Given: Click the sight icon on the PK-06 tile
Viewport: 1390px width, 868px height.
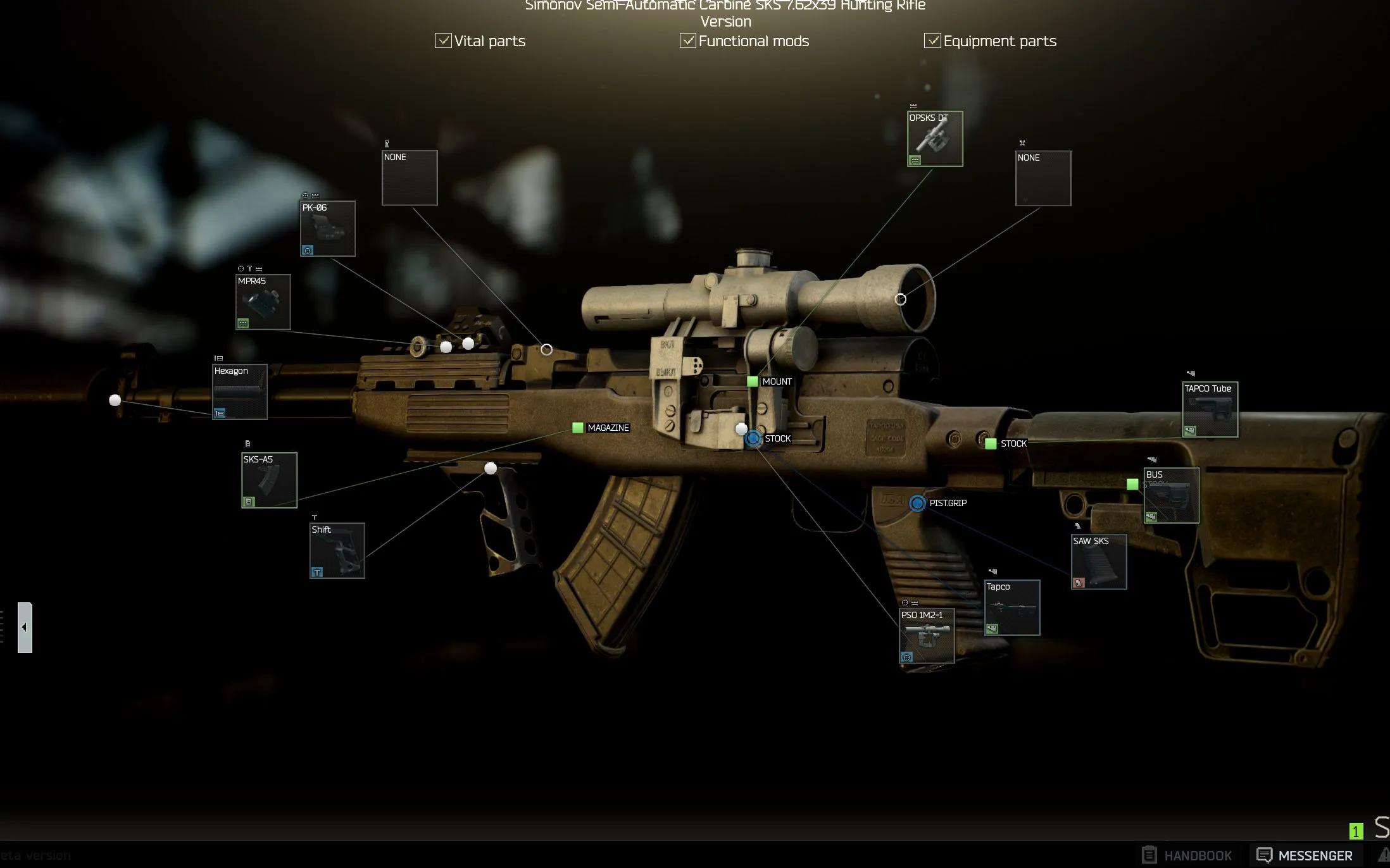Looking at the screenshot, I should pos(308,251).
